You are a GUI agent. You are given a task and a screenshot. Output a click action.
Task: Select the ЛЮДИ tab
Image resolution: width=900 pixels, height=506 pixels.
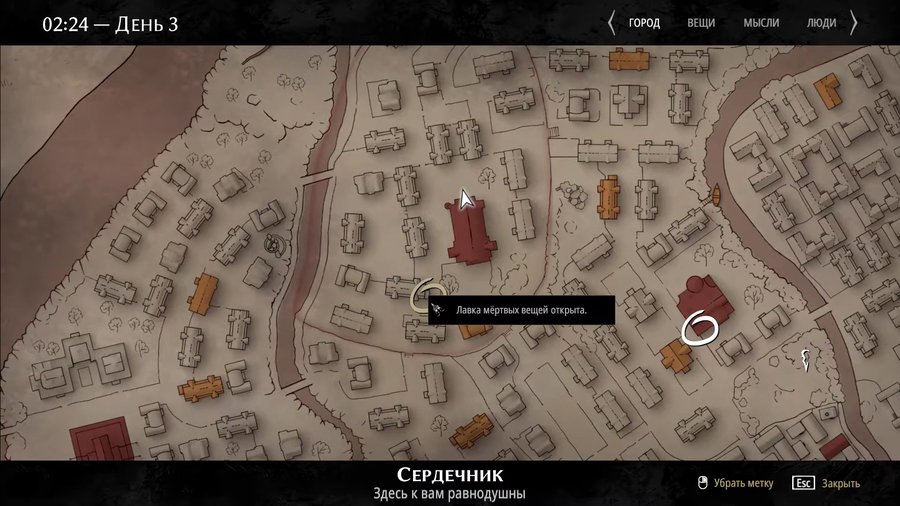pyautogui.click(x=821, y=23)
